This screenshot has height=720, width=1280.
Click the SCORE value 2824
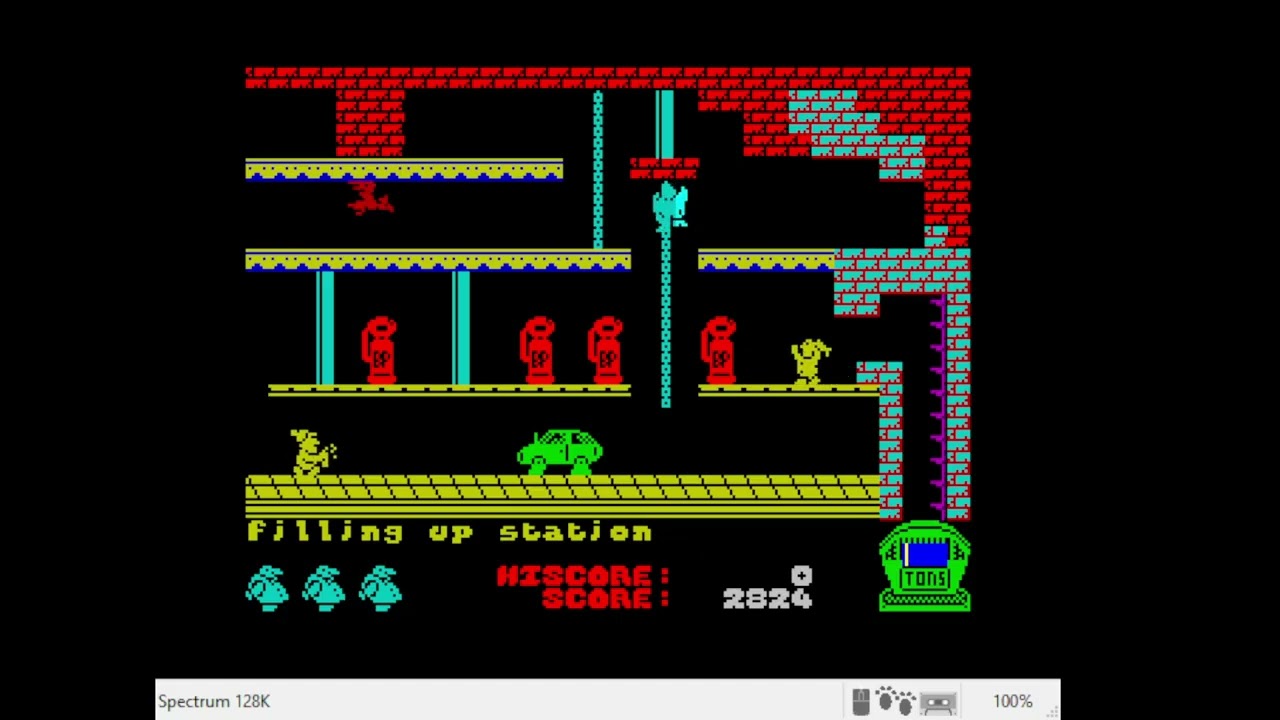(768, 599)
